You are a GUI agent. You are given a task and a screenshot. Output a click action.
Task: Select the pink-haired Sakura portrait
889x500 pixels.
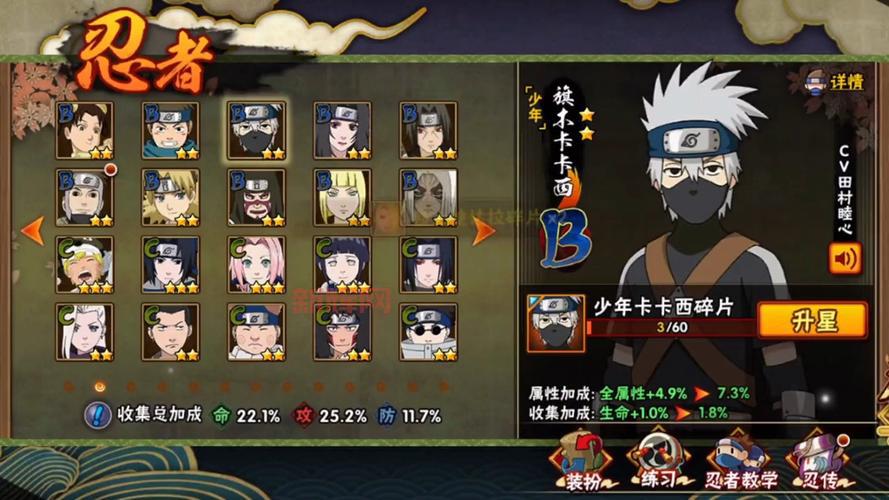pos(256,265)
